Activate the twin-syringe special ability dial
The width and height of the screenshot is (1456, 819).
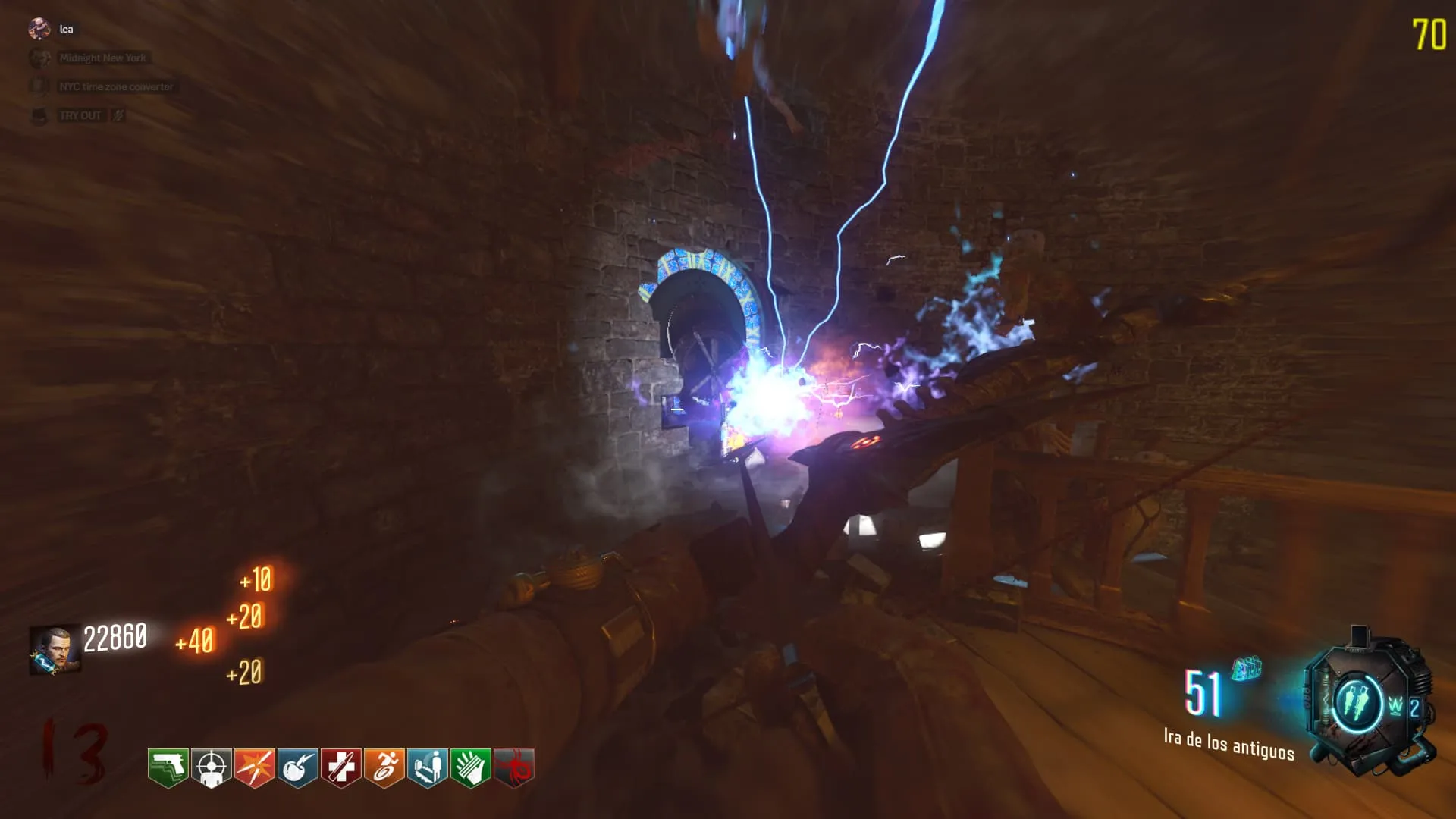[1356, 703]
